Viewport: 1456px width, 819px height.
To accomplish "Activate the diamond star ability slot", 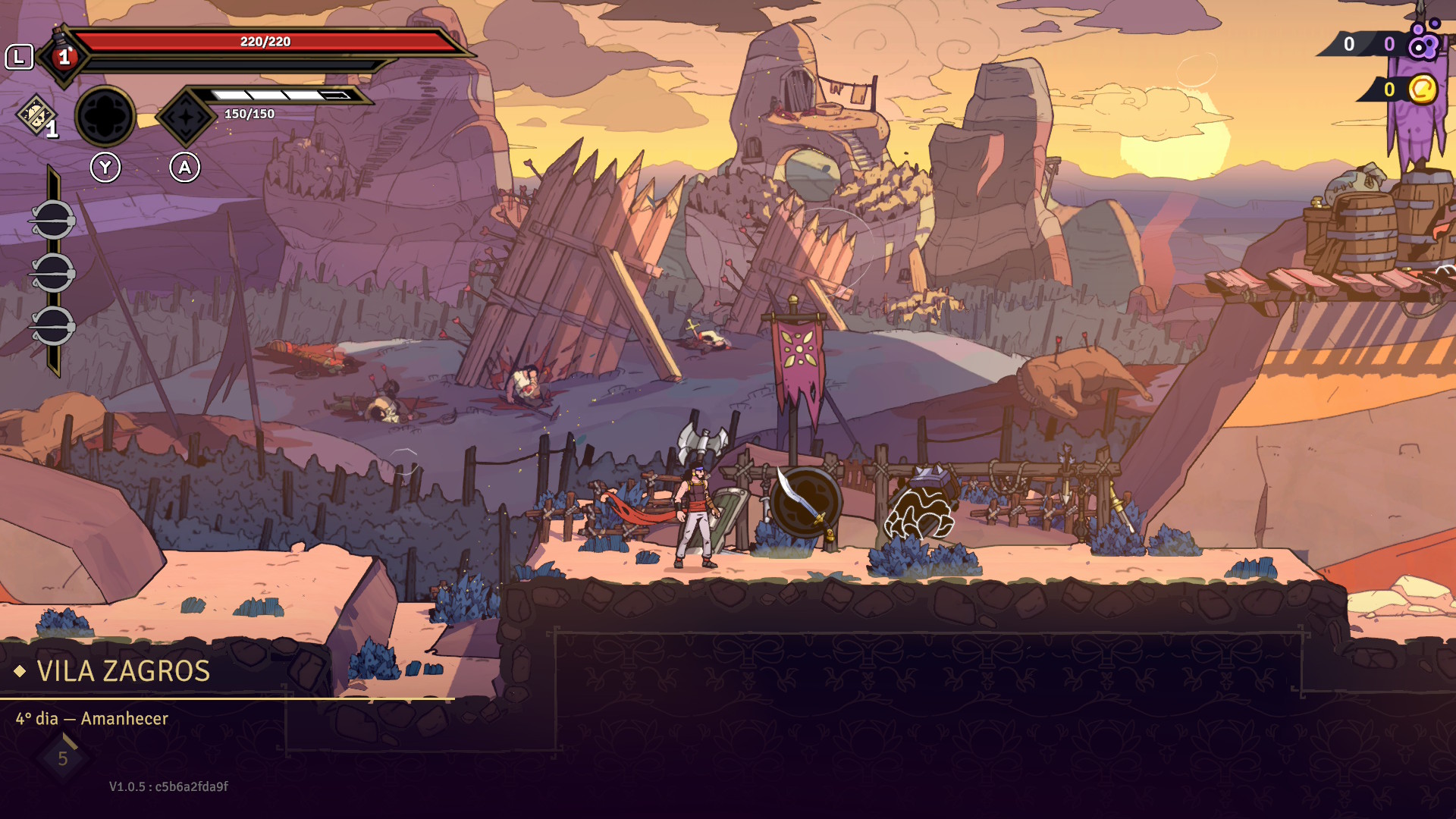I will pos(186,117).
